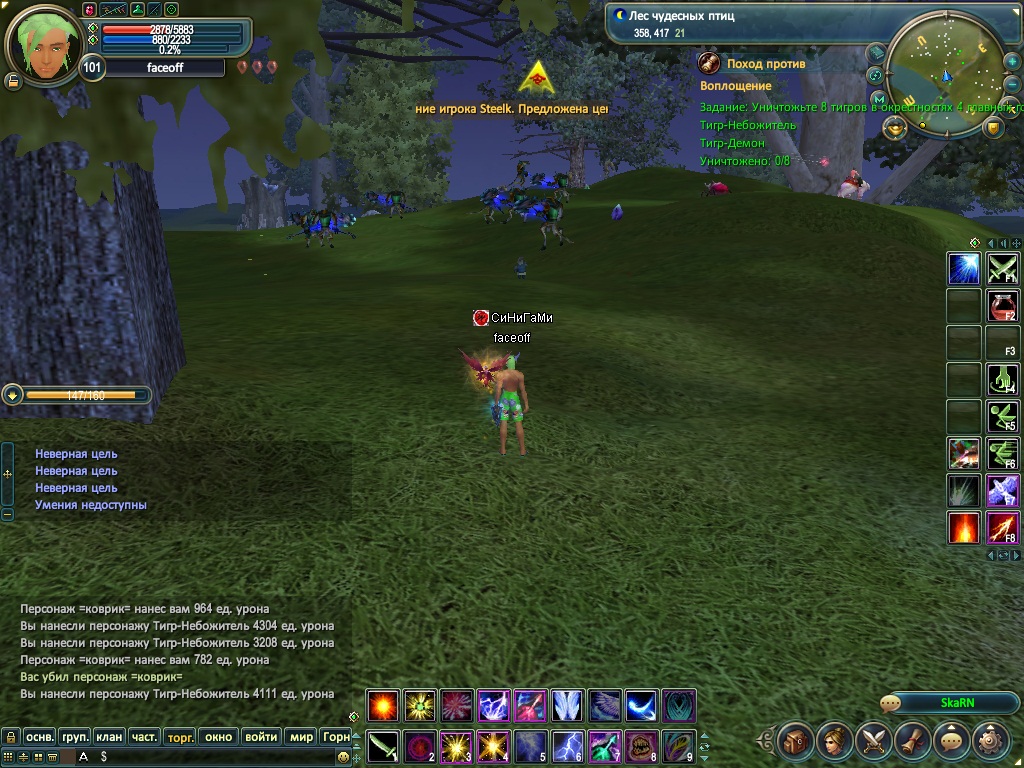This screenshot has height=768, width=1024.
Task: Open the quest scroll button
Action: click(x=913, y=741)
